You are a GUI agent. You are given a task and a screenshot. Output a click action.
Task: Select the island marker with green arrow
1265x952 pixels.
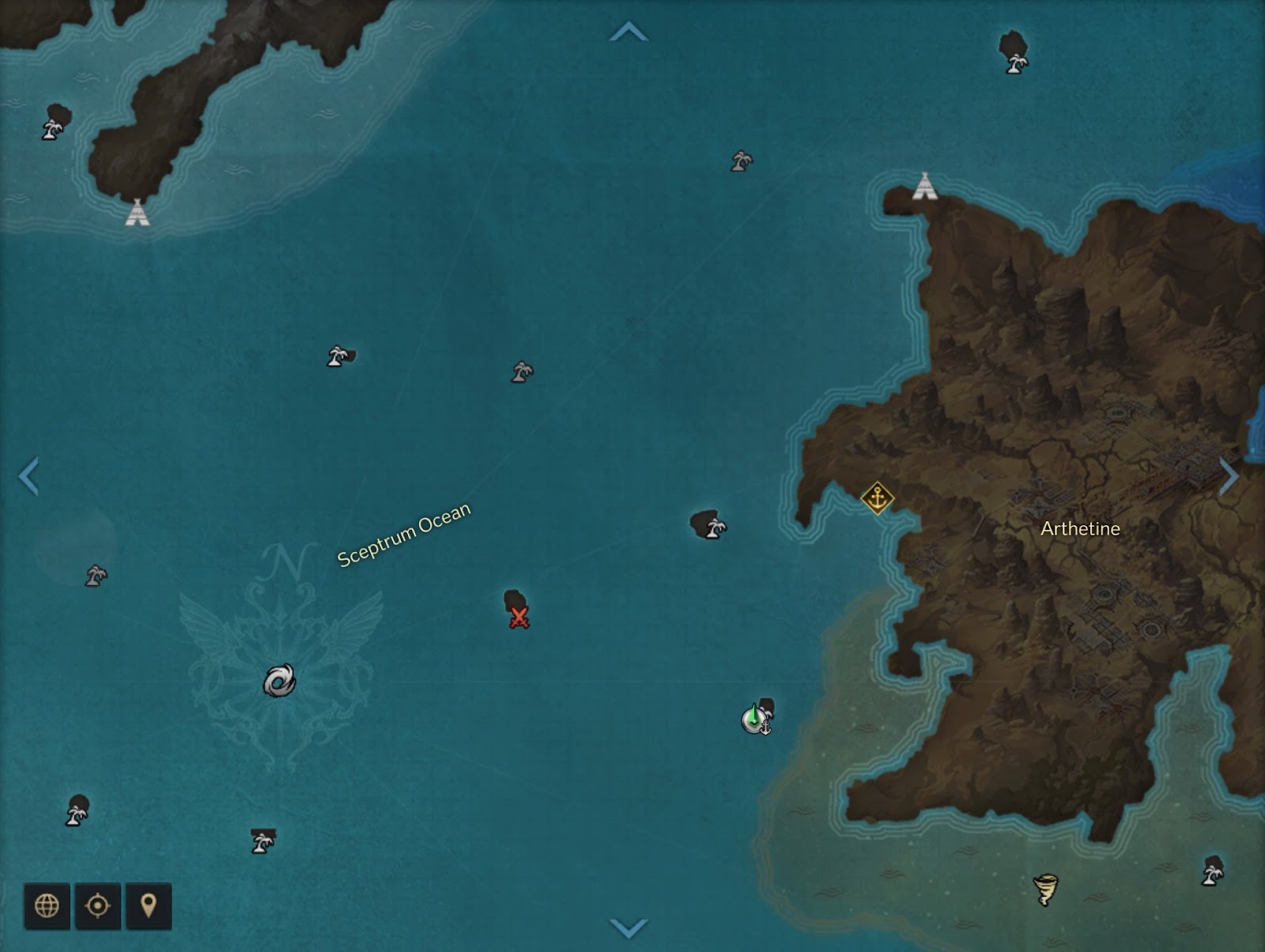tap(755, 718)
